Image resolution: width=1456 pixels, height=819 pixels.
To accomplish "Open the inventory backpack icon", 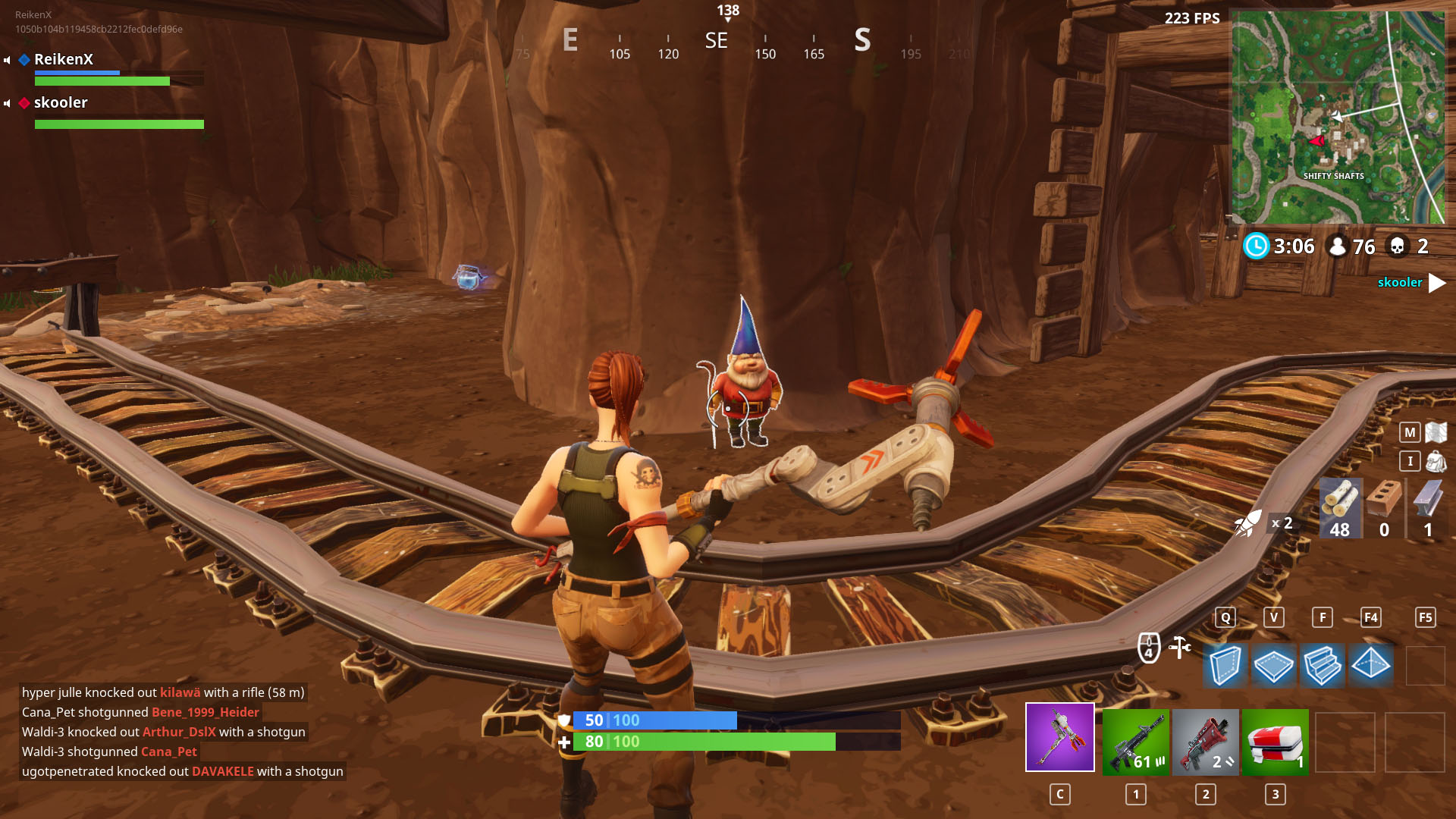I will pos(1436,461).
